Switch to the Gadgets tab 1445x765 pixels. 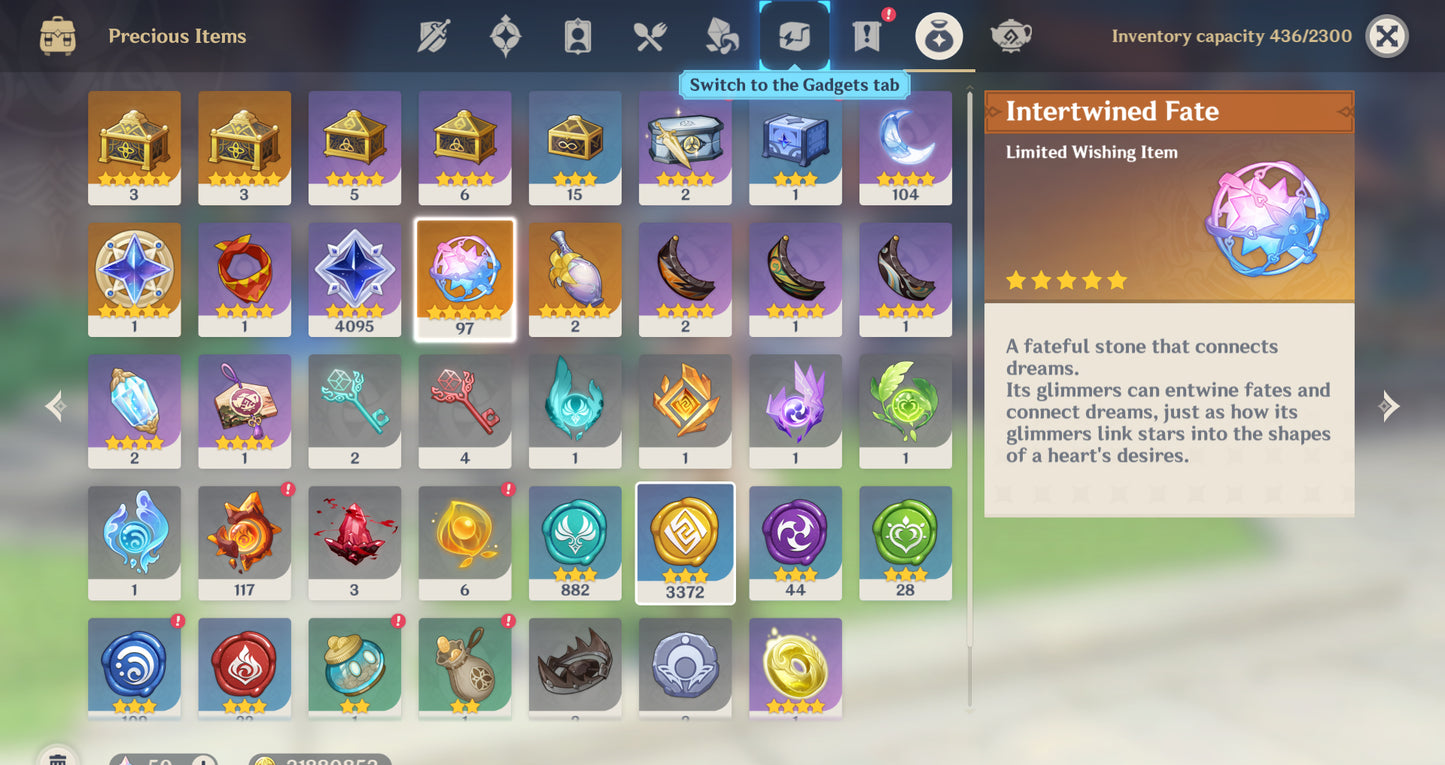pyautogui.click(x=795, y=34)
